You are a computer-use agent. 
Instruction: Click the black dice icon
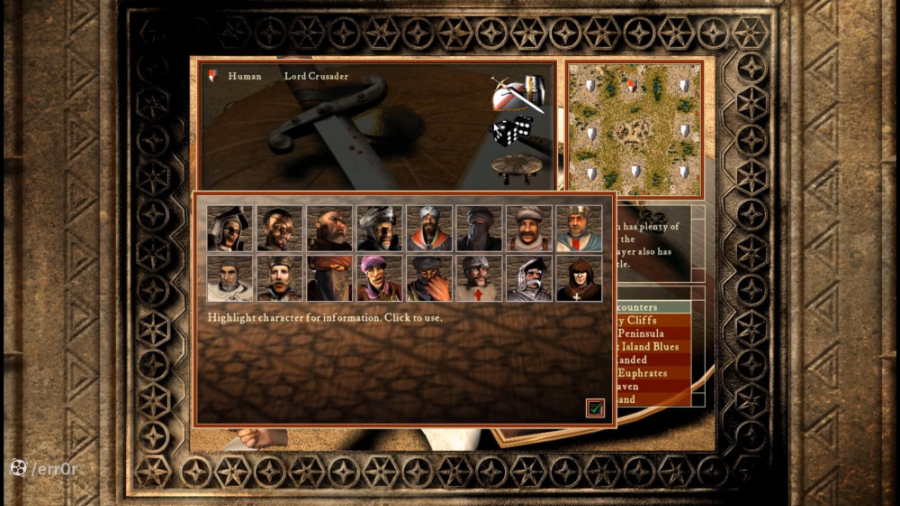(510, 132)
